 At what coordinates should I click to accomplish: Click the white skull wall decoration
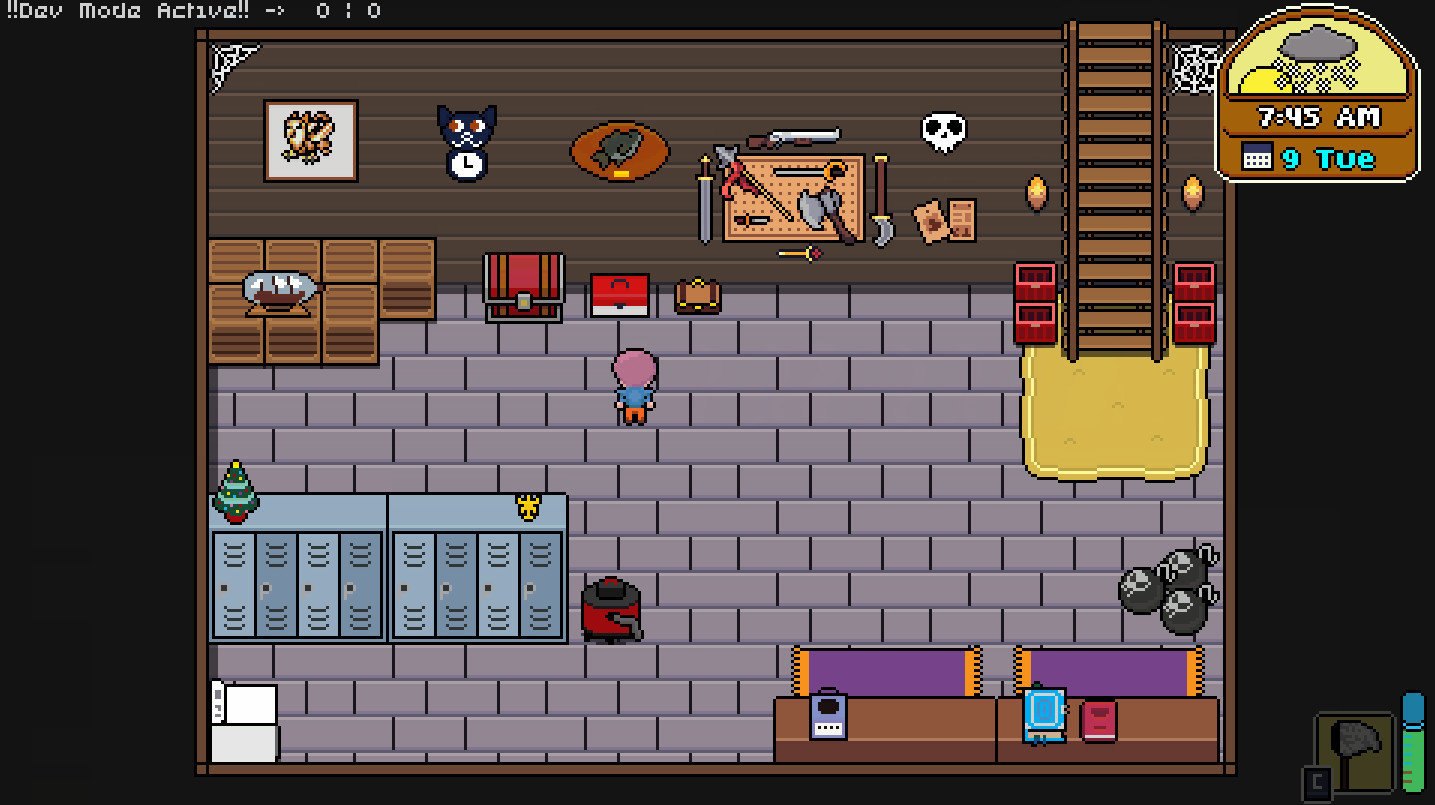click(x=941, y=132)
